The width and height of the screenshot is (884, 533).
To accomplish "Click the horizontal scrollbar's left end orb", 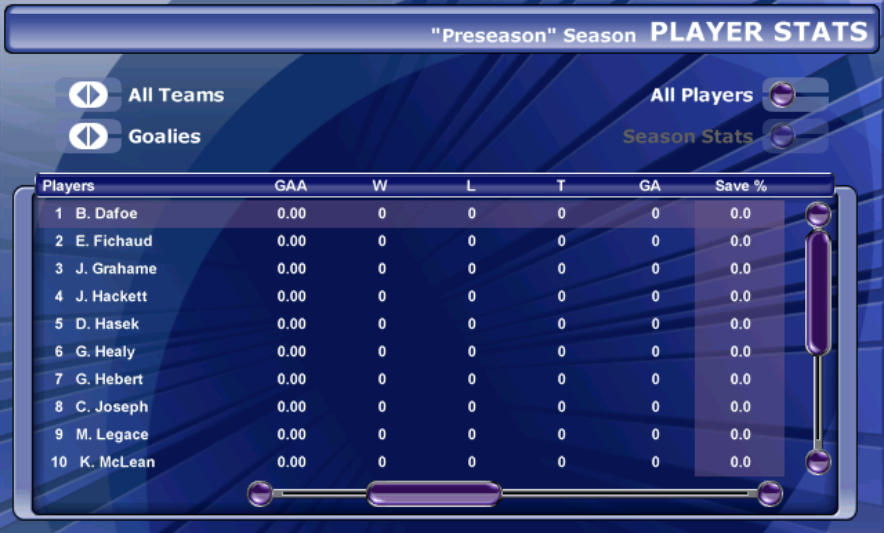I will 260,493.
